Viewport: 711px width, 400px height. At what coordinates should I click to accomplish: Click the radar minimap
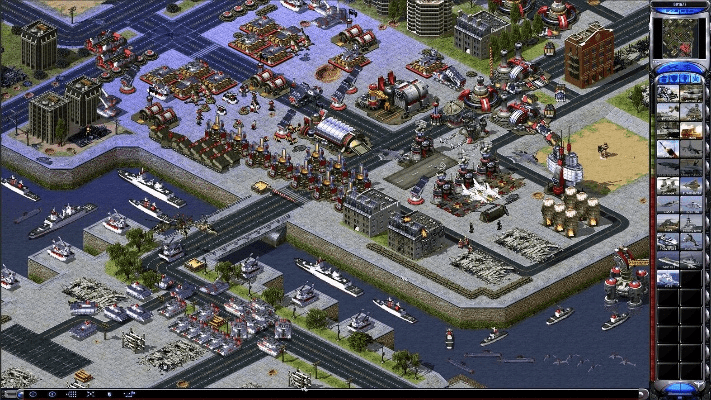pos(680,38)
